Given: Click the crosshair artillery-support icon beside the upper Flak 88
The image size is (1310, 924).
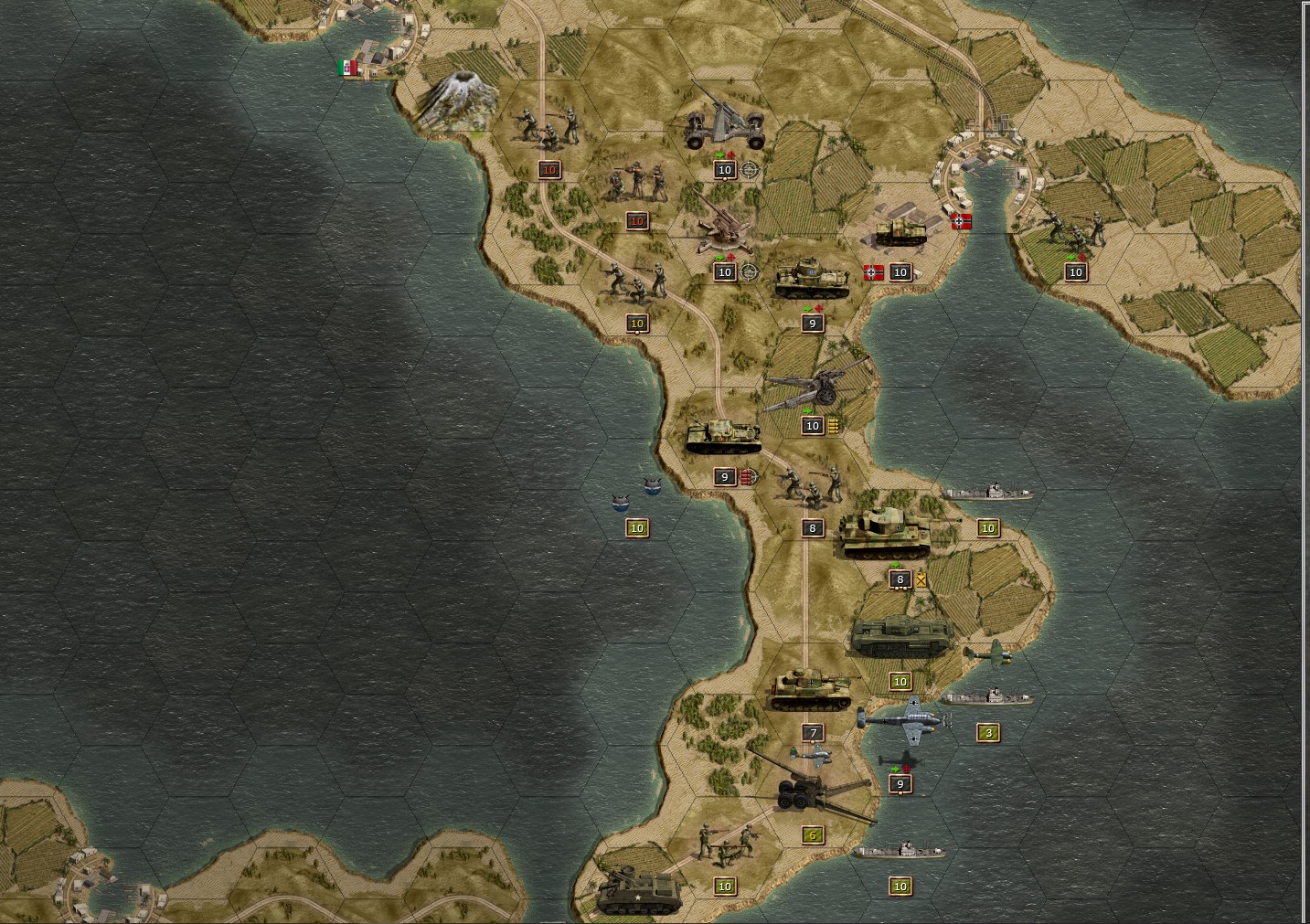Looking at the screenshot, I should tap(748, 169).
